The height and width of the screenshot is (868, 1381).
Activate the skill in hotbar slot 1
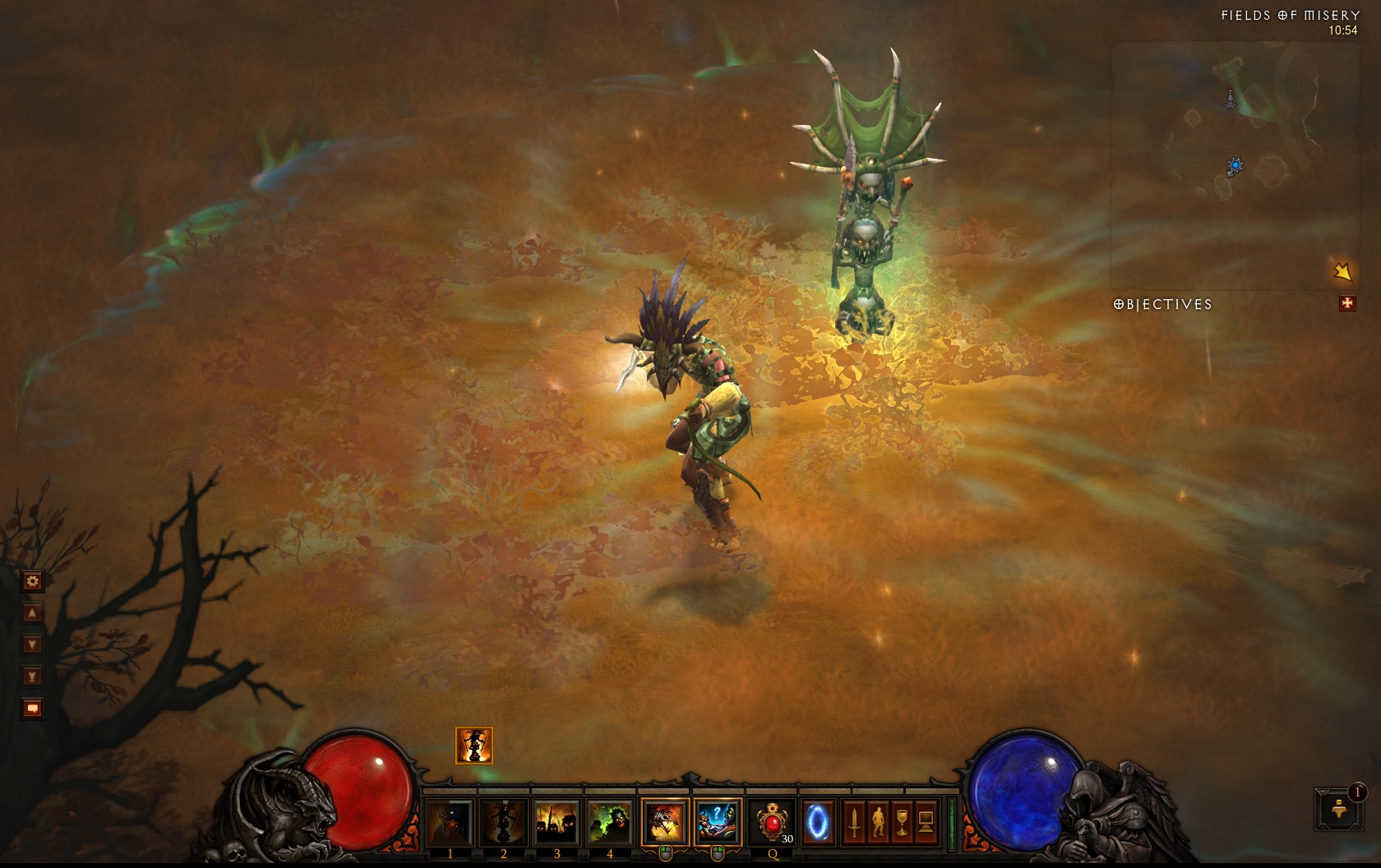450,822
